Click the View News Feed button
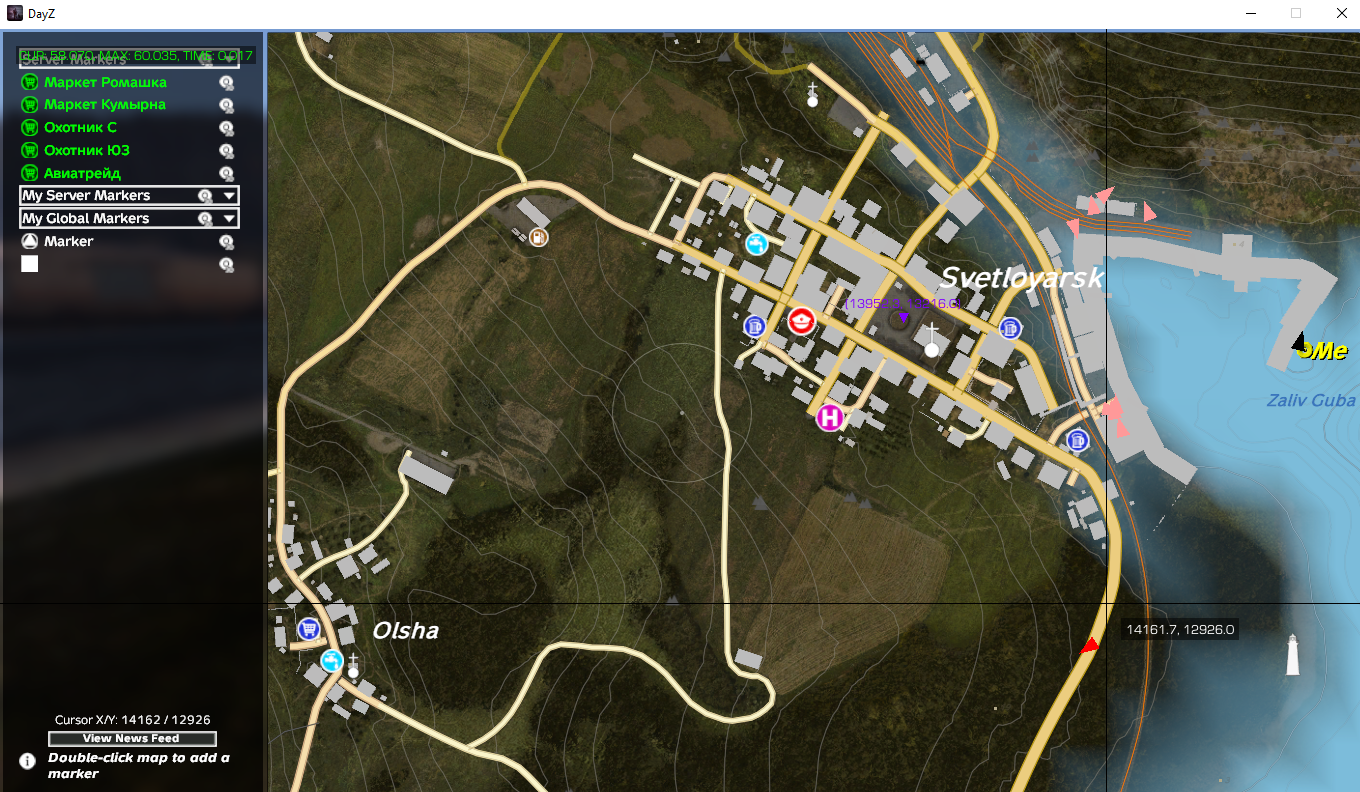The height and width of the screenshot is (792, 1360). pyautogui.click(x=131, y=738)
